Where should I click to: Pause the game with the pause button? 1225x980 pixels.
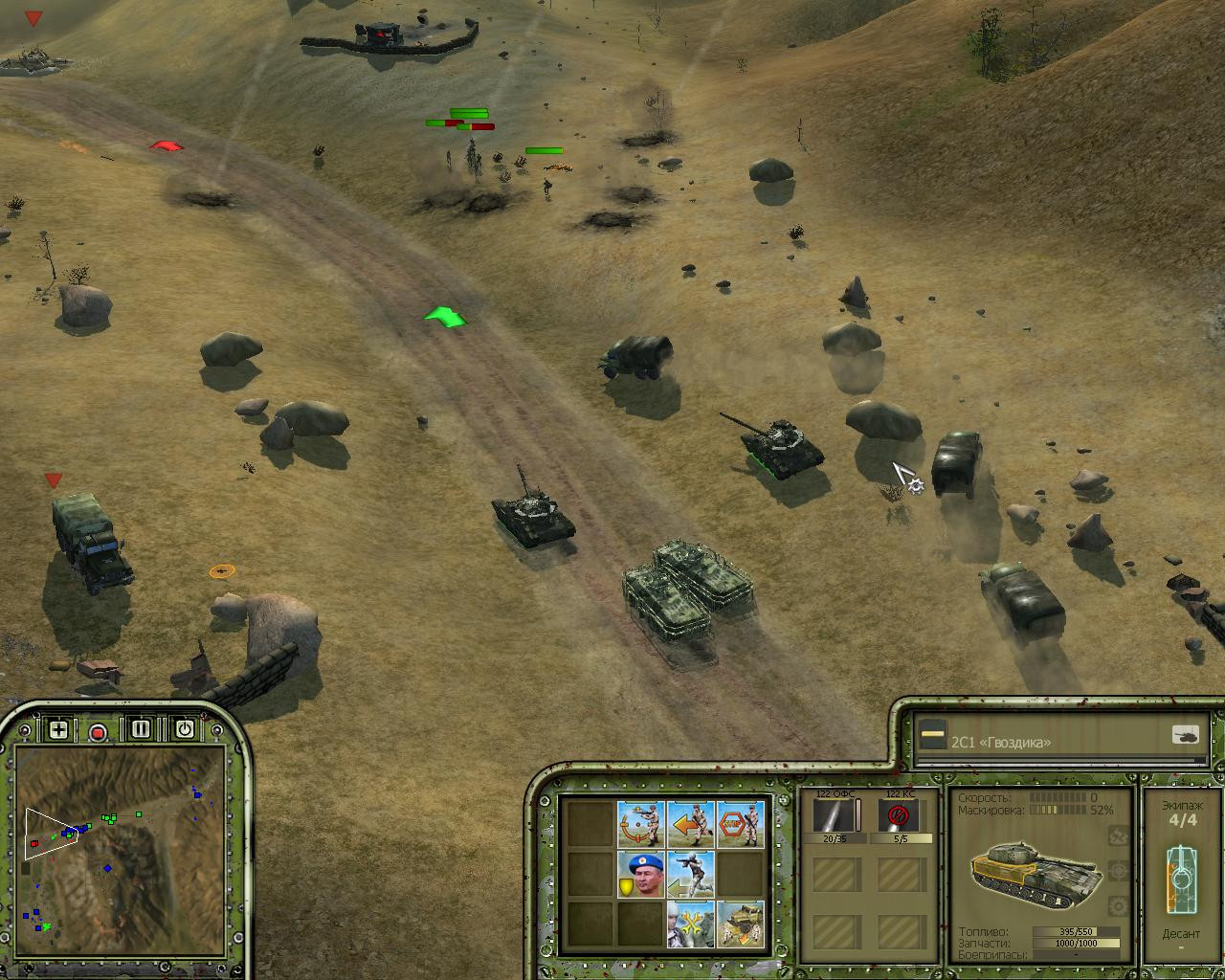(141, 729)
